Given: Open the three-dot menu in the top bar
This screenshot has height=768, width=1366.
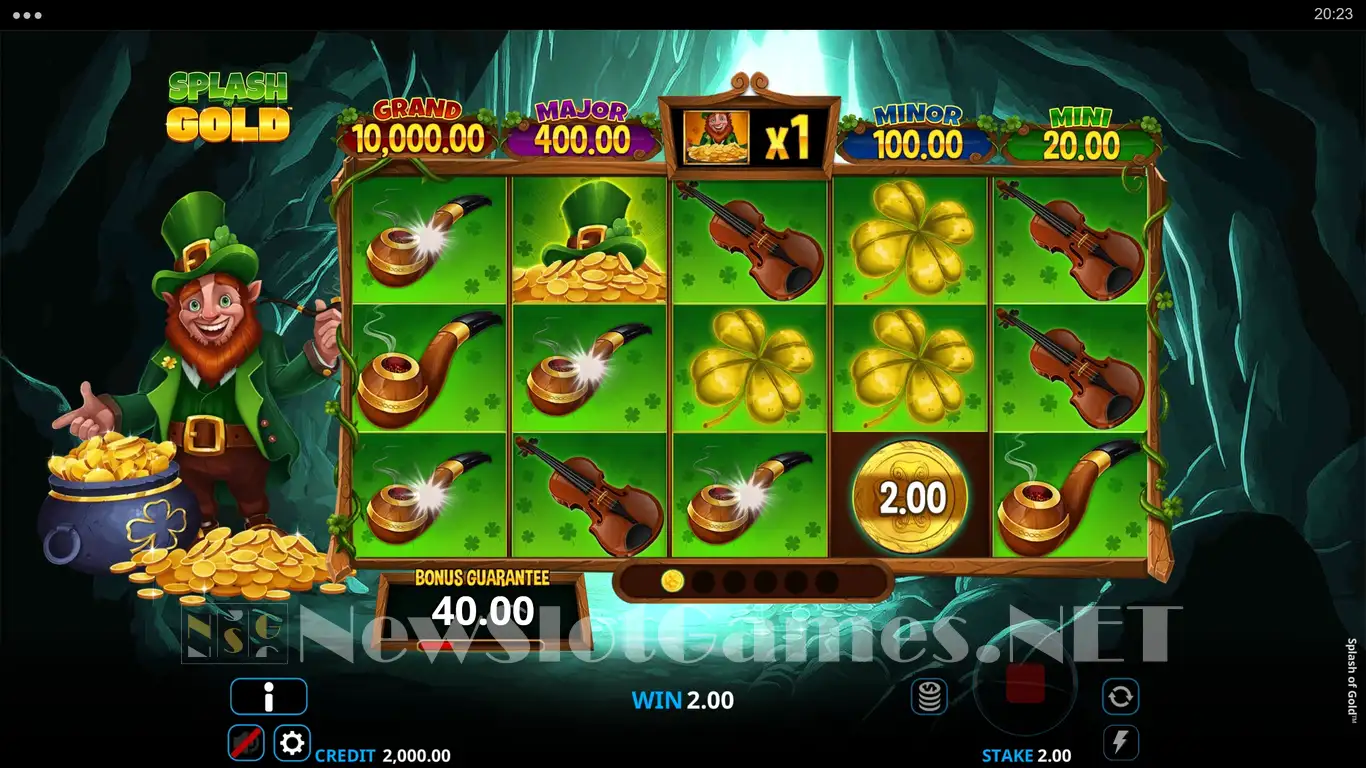Looking at the screenshot, I should [x=27, y=15].
